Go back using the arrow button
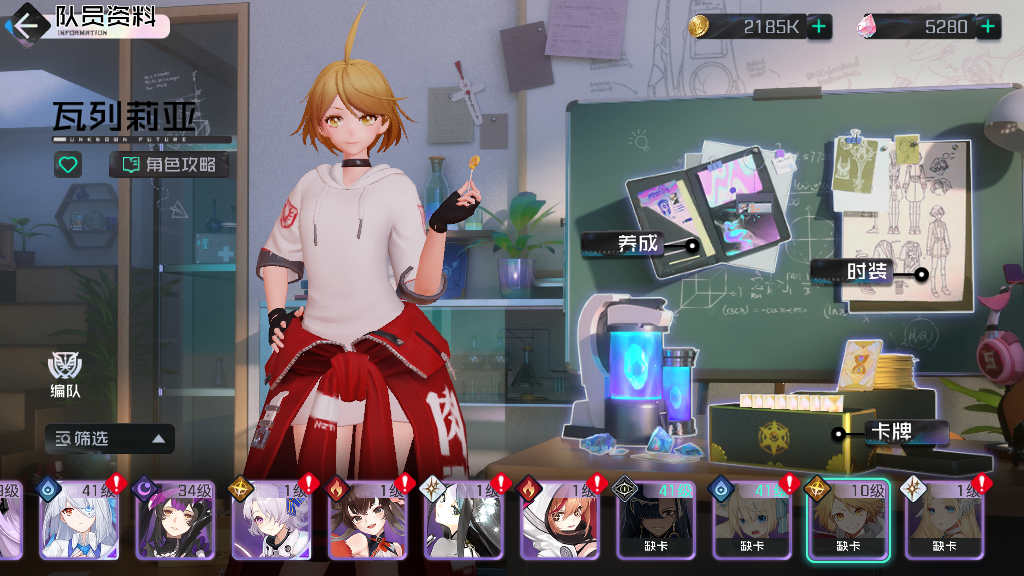 click(x=26, y=24)
